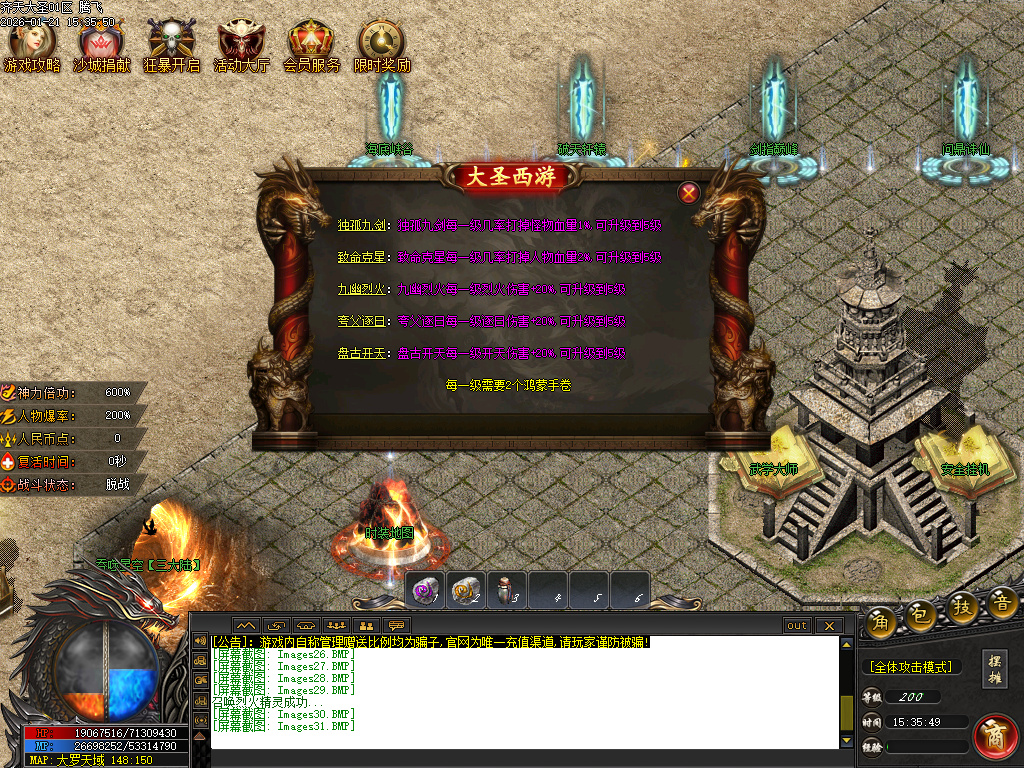Open the 活动大厅 event hall
This screenshot has width=1024, height=768.
coord(241,46)
